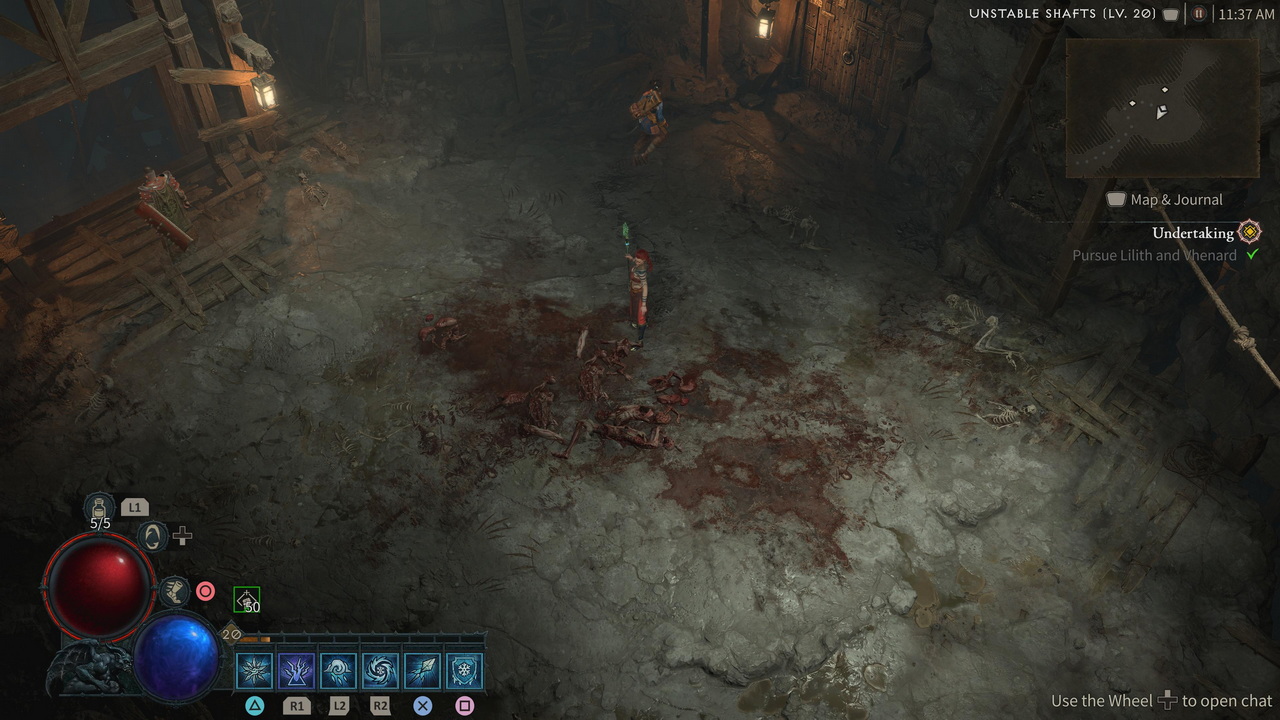Screen dimensions: 1280x720
Task: Open Map & Journal
Action: tap(1165, 200)
